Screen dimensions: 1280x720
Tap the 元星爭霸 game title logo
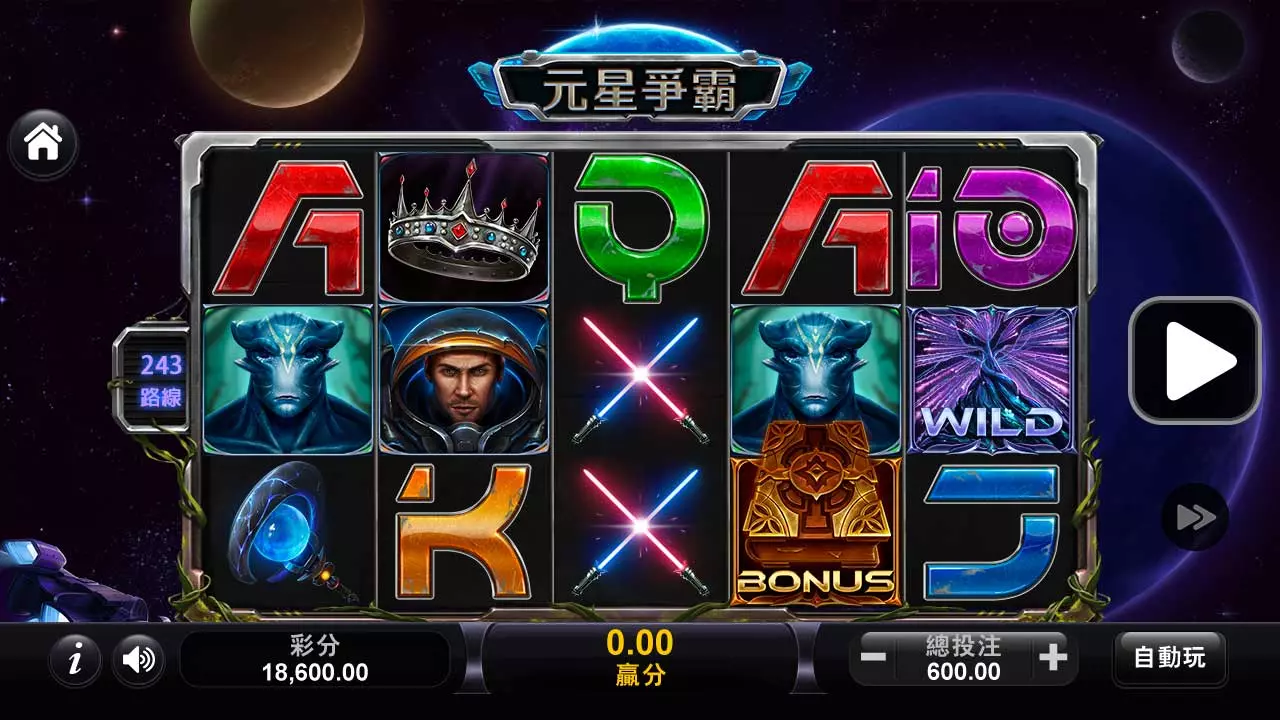tap(640, 85)
